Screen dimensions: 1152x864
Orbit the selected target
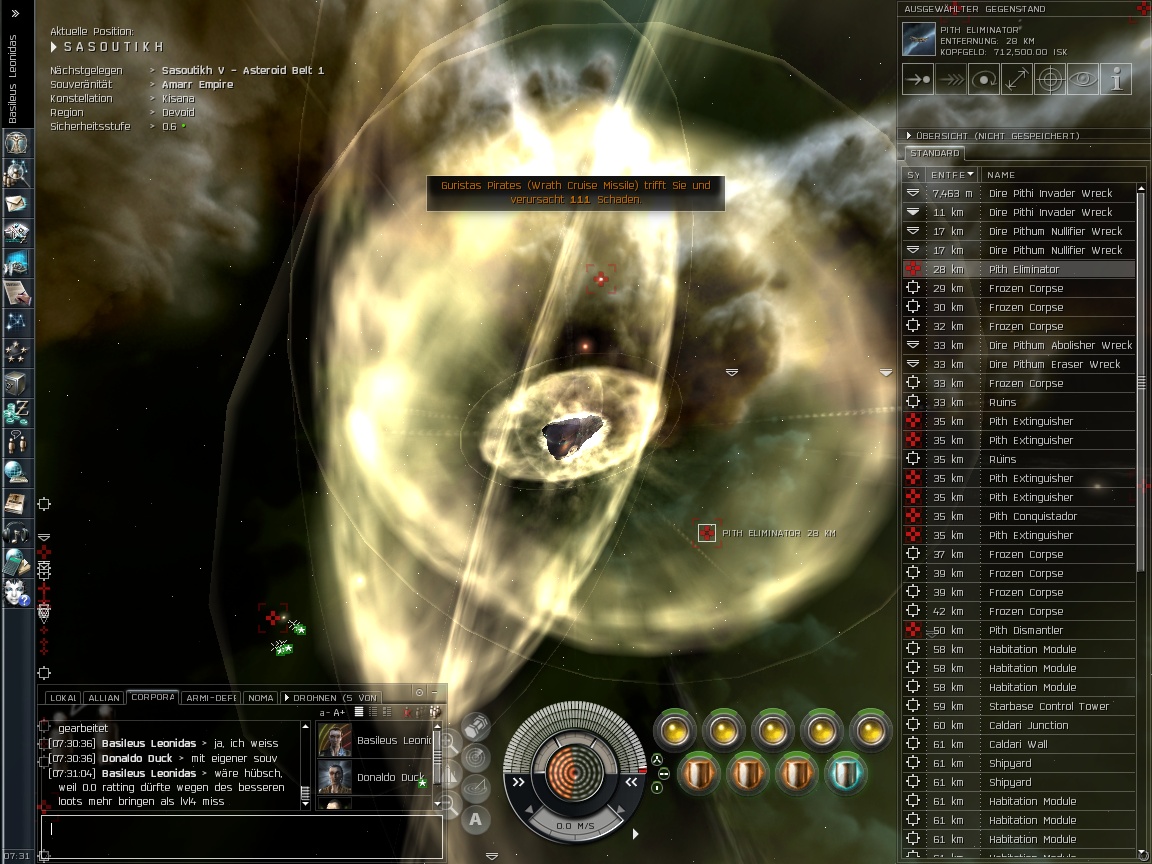[x=984, y=79]
